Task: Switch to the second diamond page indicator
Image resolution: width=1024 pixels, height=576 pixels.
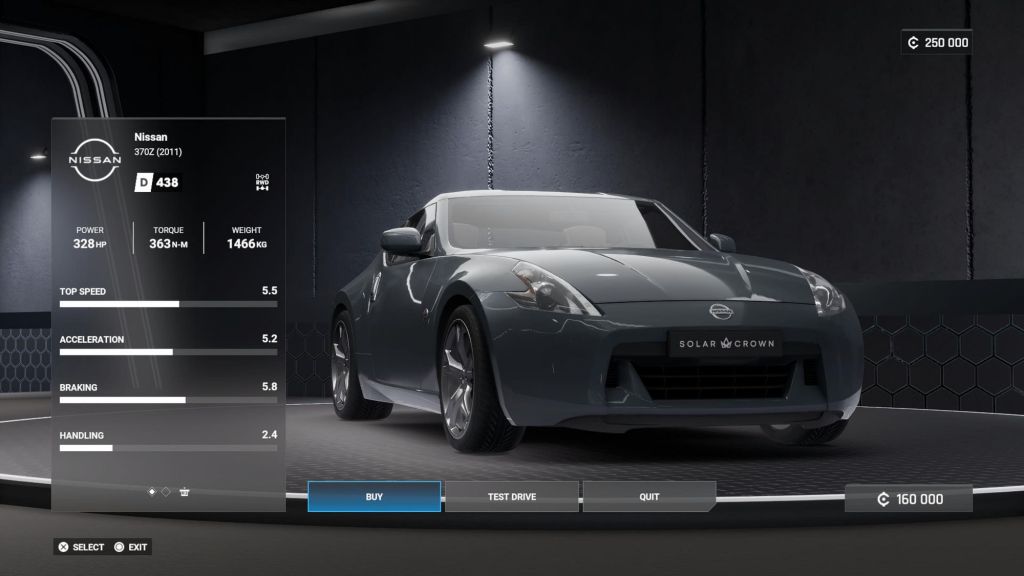Action: point(166,492)
